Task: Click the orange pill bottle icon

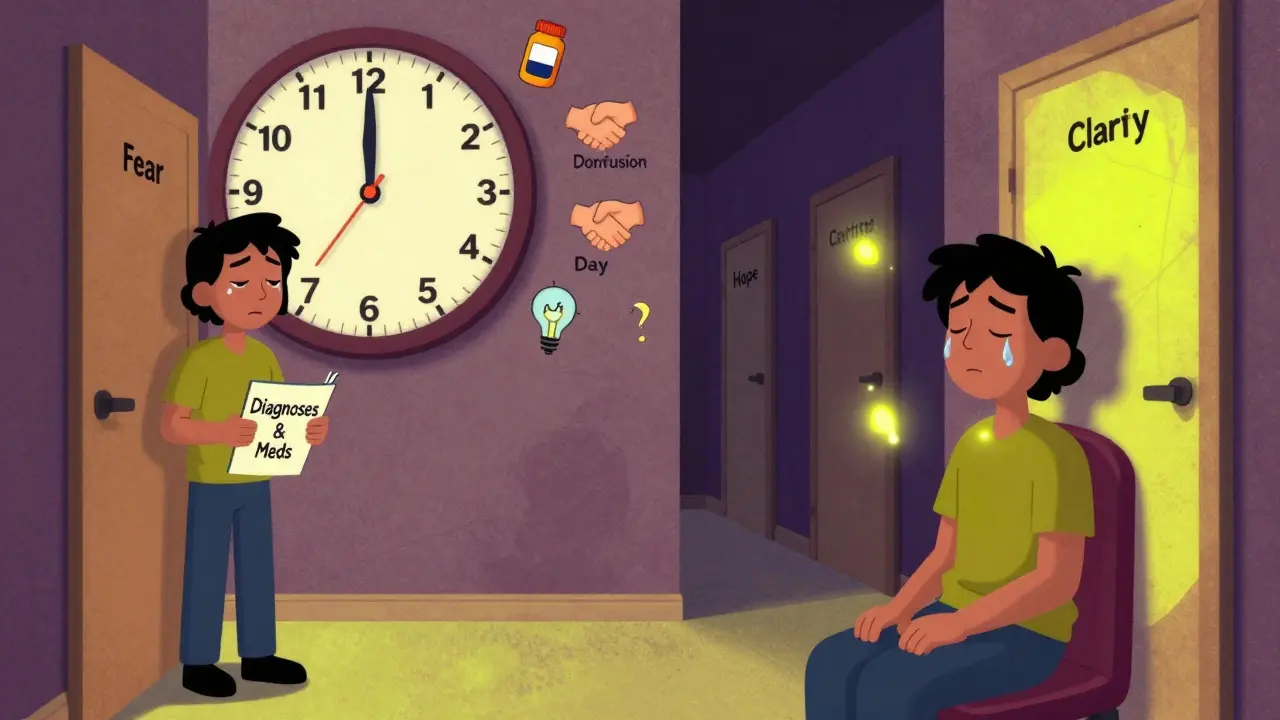Action: point(542,53)
